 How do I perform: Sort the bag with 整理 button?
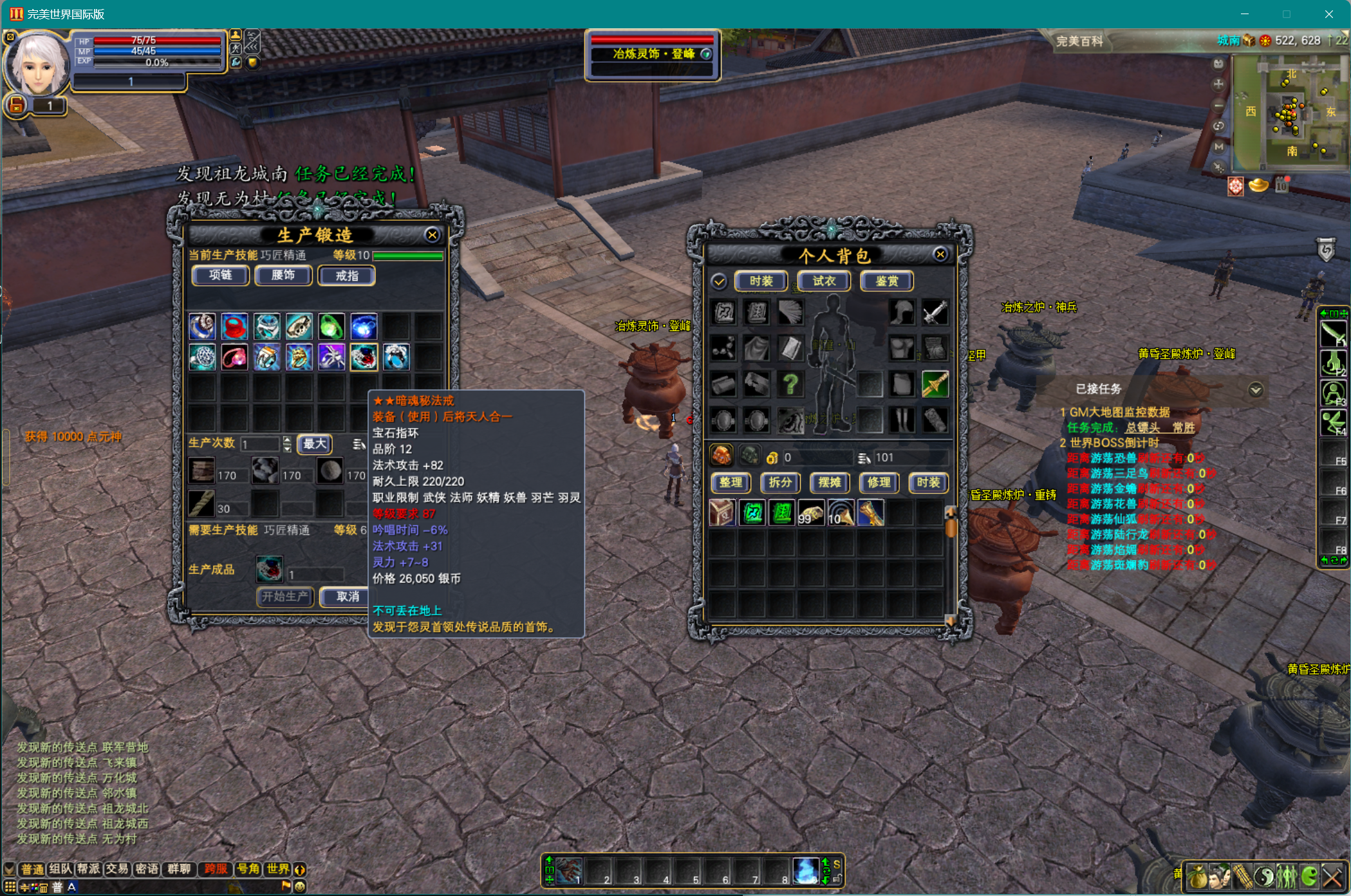coord(731,482)
